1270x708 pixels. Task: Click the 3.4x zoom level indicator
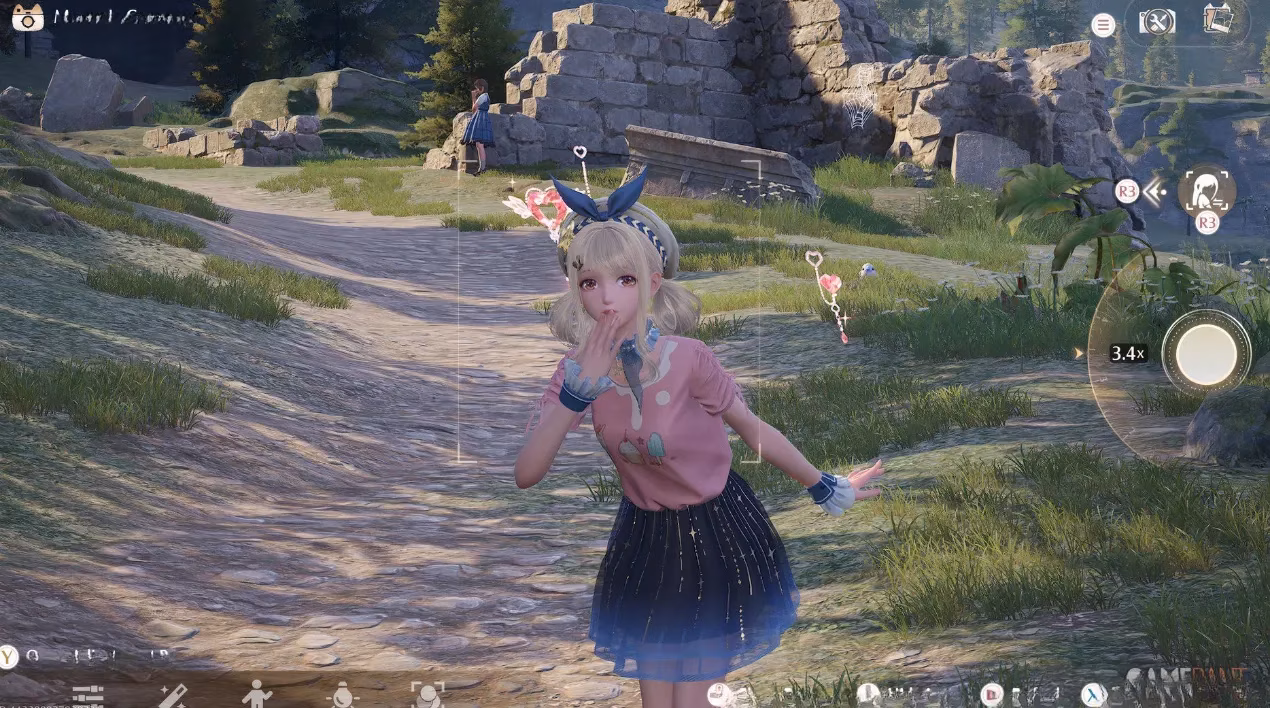tap(1128, 353)
